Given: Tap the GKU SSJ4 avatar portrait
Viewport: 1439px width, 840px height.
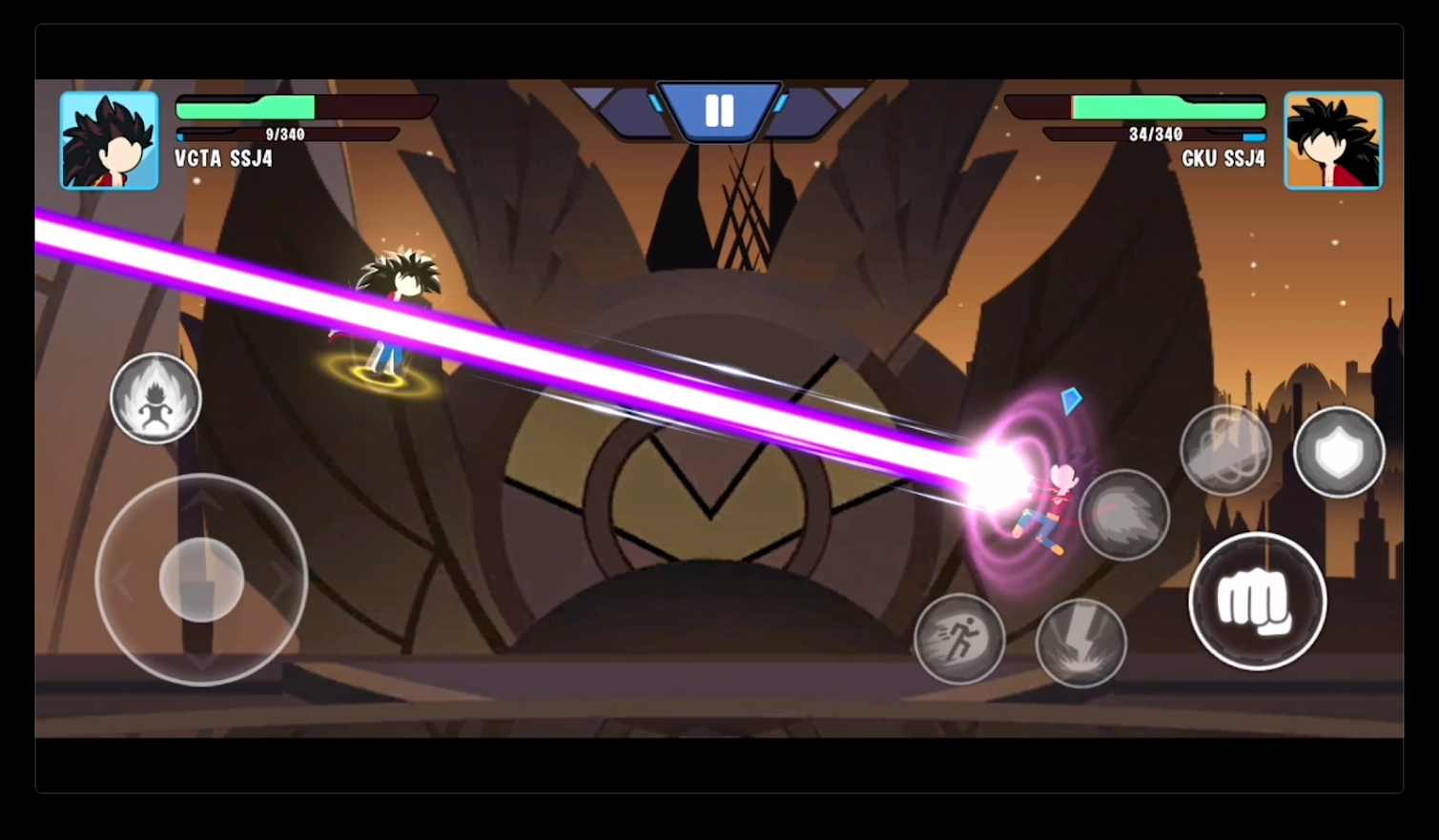Looking at the screenshot, I should [1332, 139].
